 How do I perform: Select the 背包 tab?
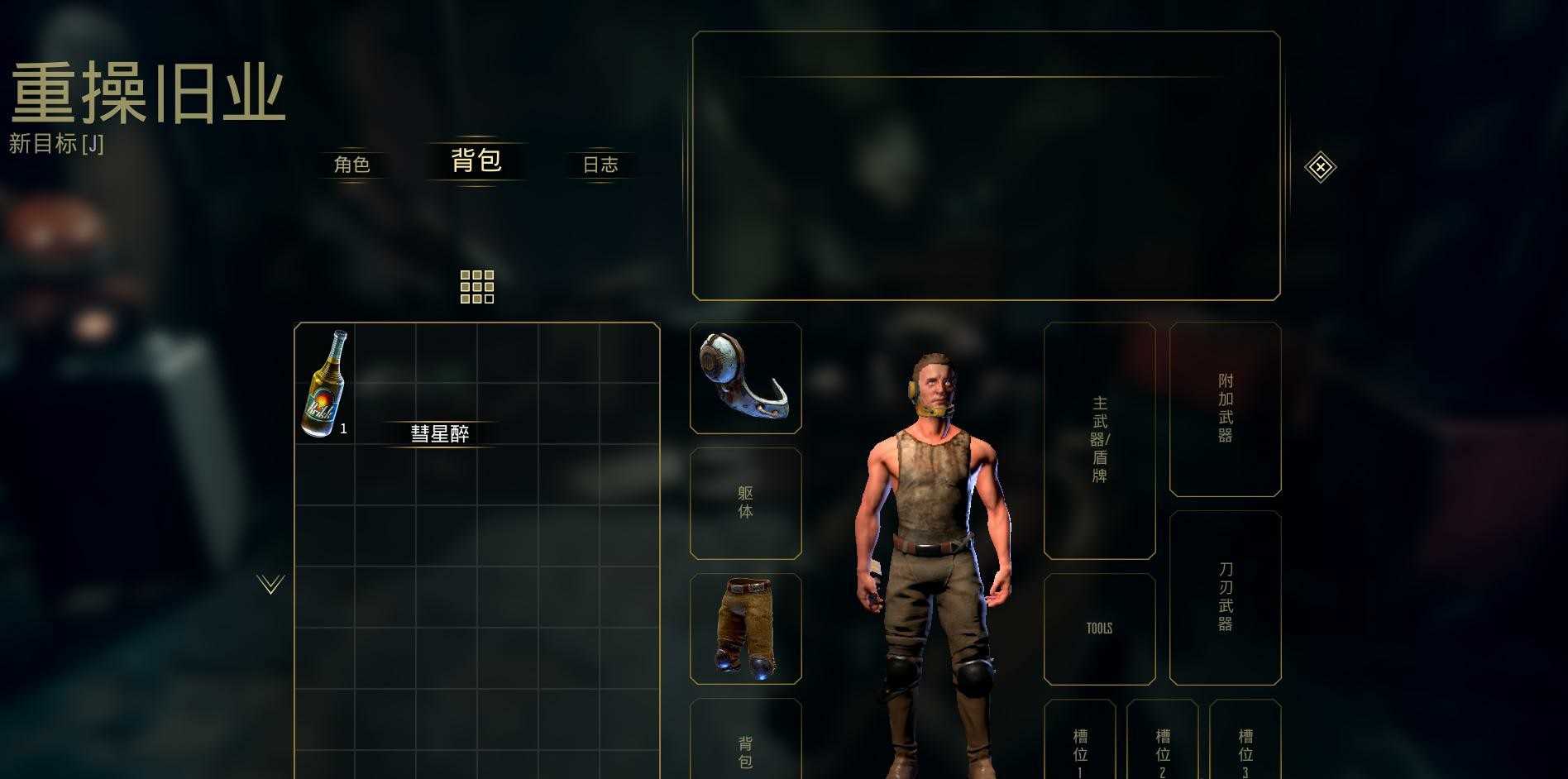[476, 160]
